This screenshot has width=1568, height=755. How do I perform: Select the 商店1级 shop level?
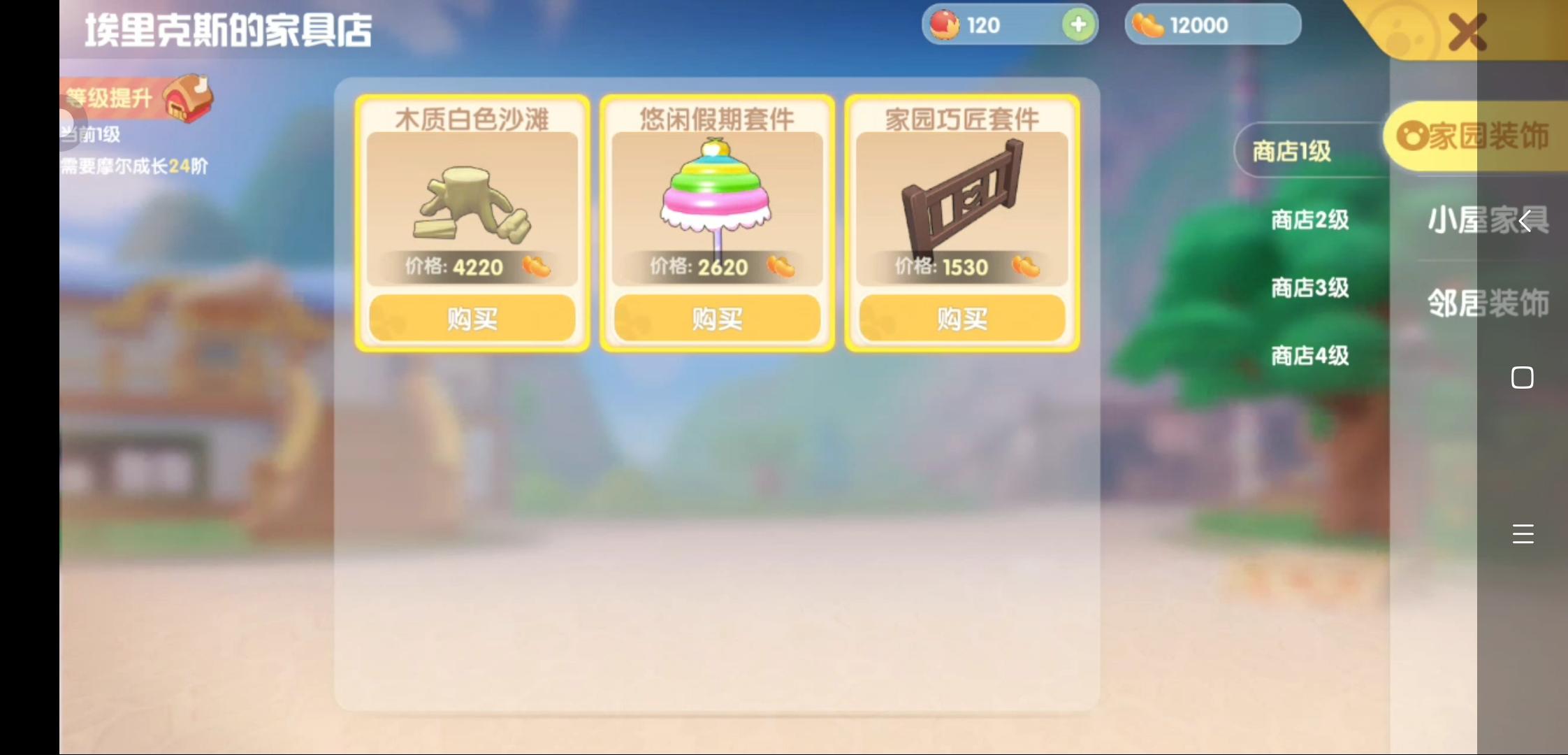(x=1291, y=151)
